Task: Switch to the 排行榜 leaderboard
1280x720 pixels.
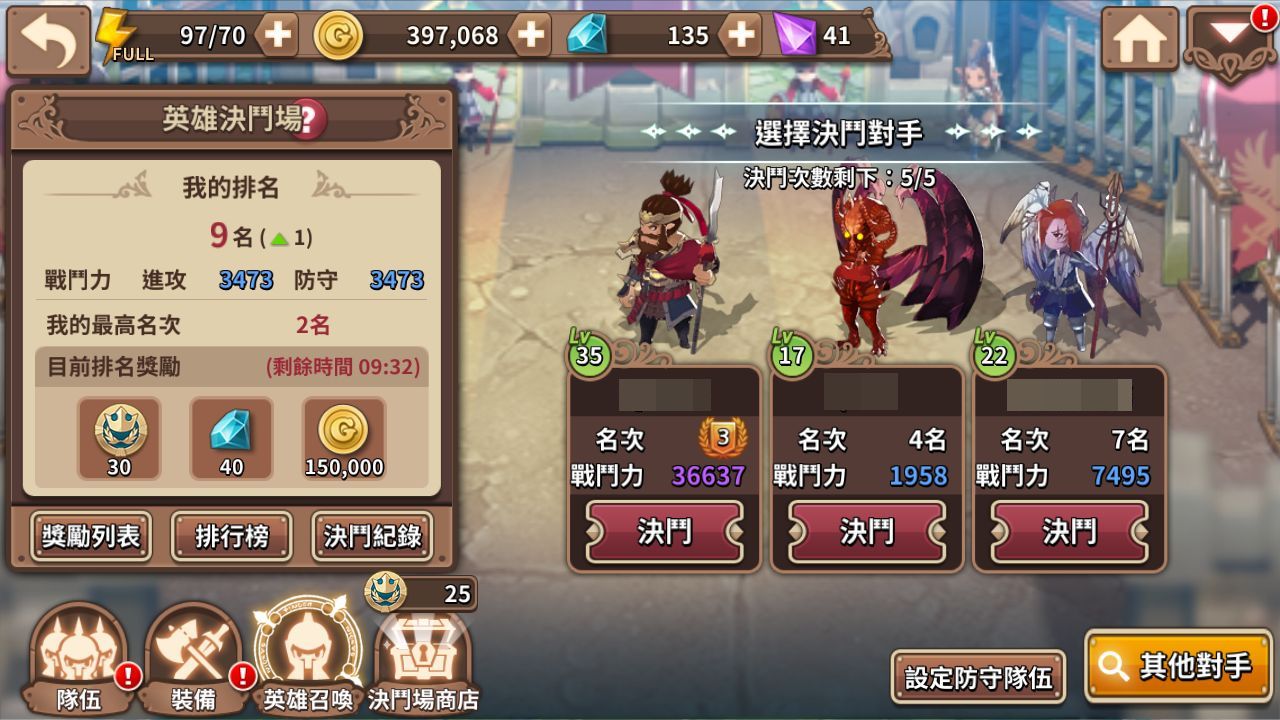Action: [231, 537]
